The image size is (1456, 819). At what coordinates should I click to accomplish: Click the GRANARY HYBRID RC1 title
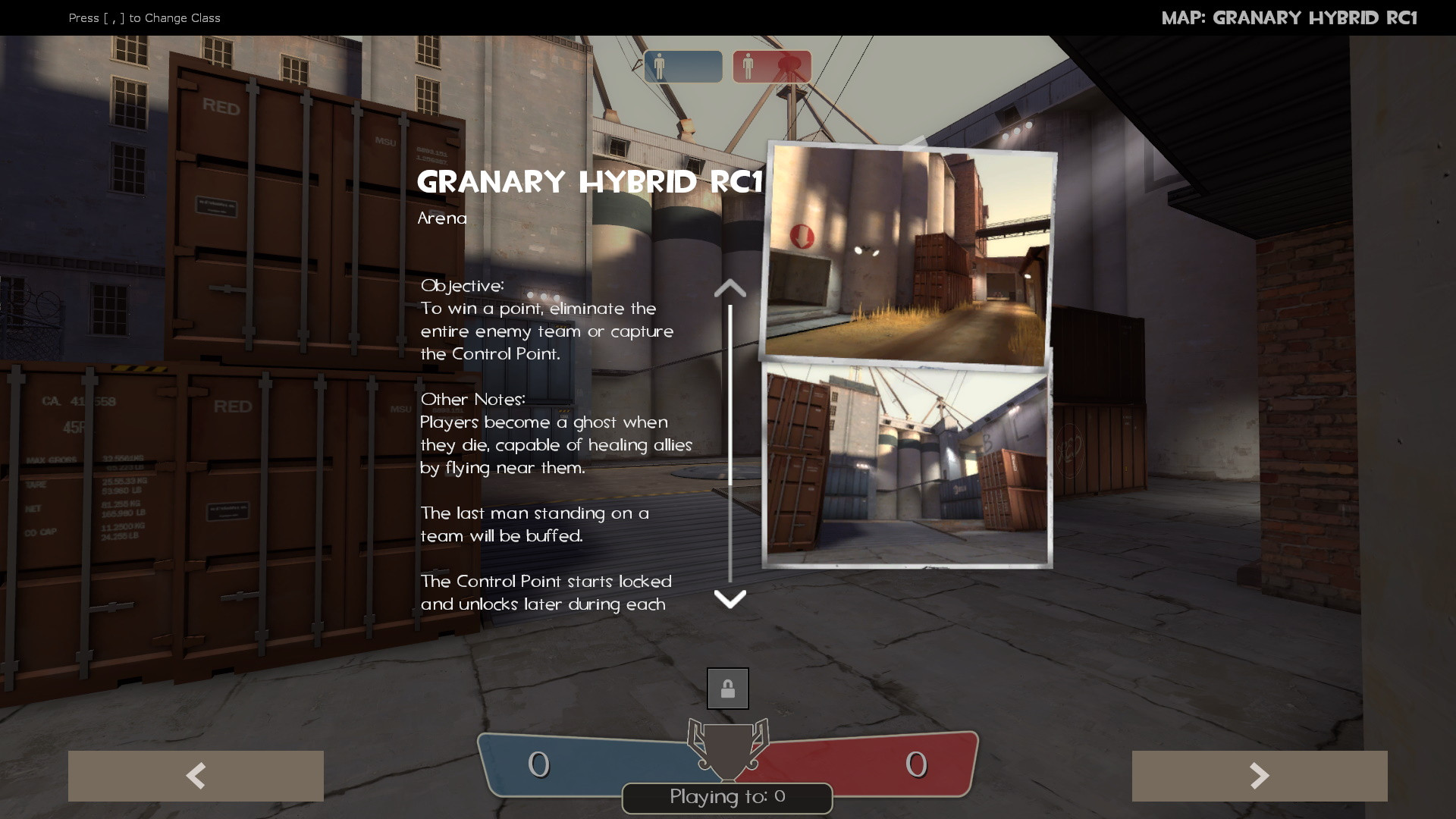[591, 182]
